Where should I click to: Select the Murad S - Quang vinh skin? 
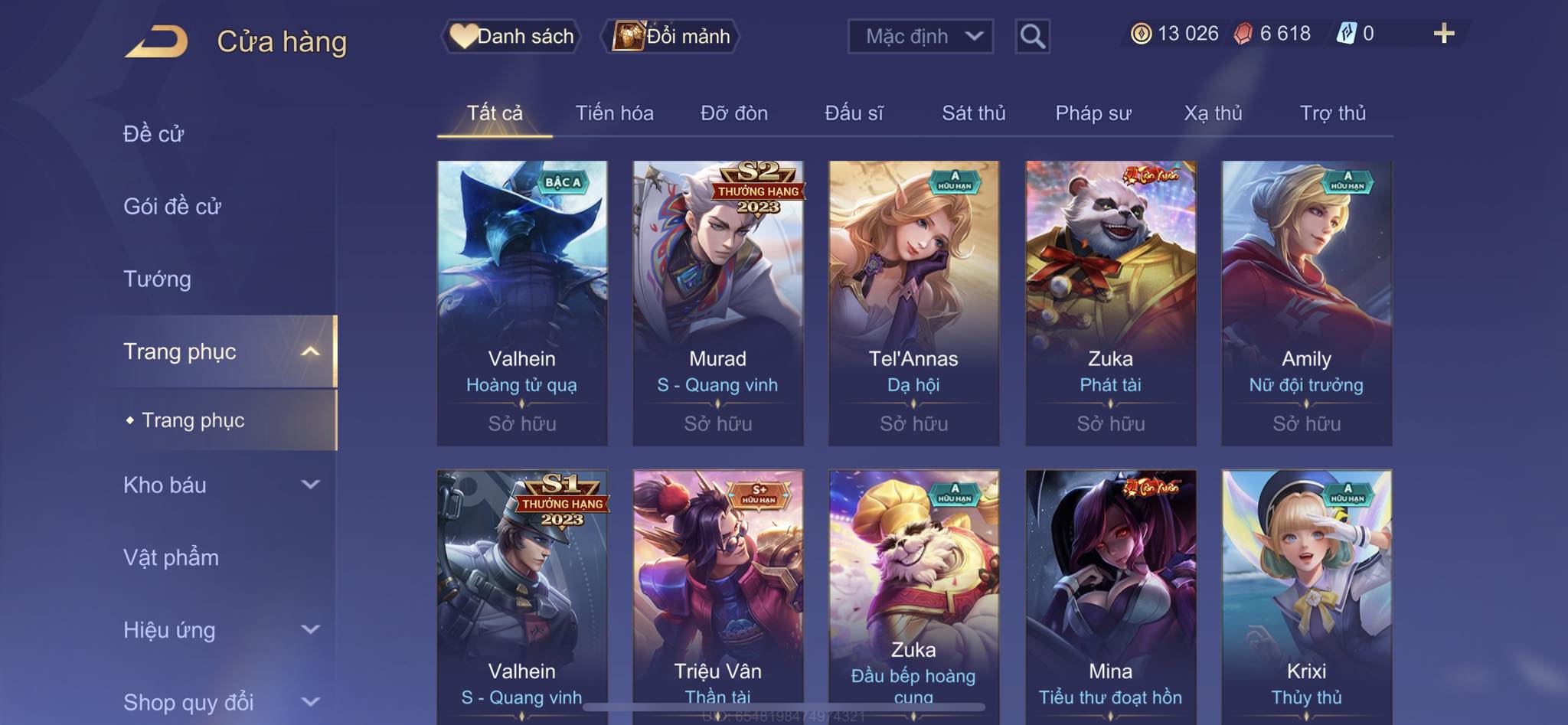(718, 302)
